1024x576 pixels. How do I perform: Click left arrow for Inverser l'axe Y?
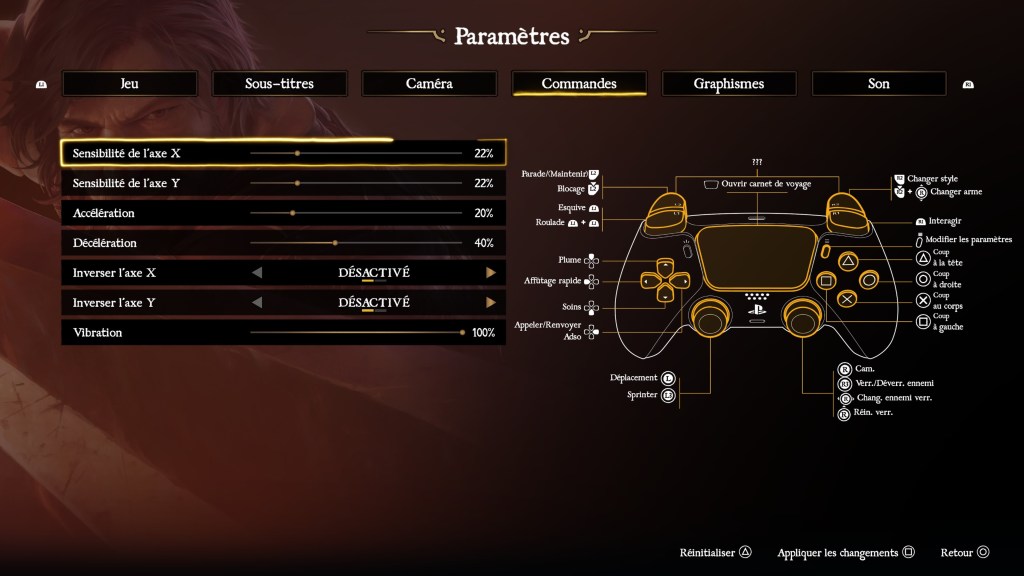(257, 303)
